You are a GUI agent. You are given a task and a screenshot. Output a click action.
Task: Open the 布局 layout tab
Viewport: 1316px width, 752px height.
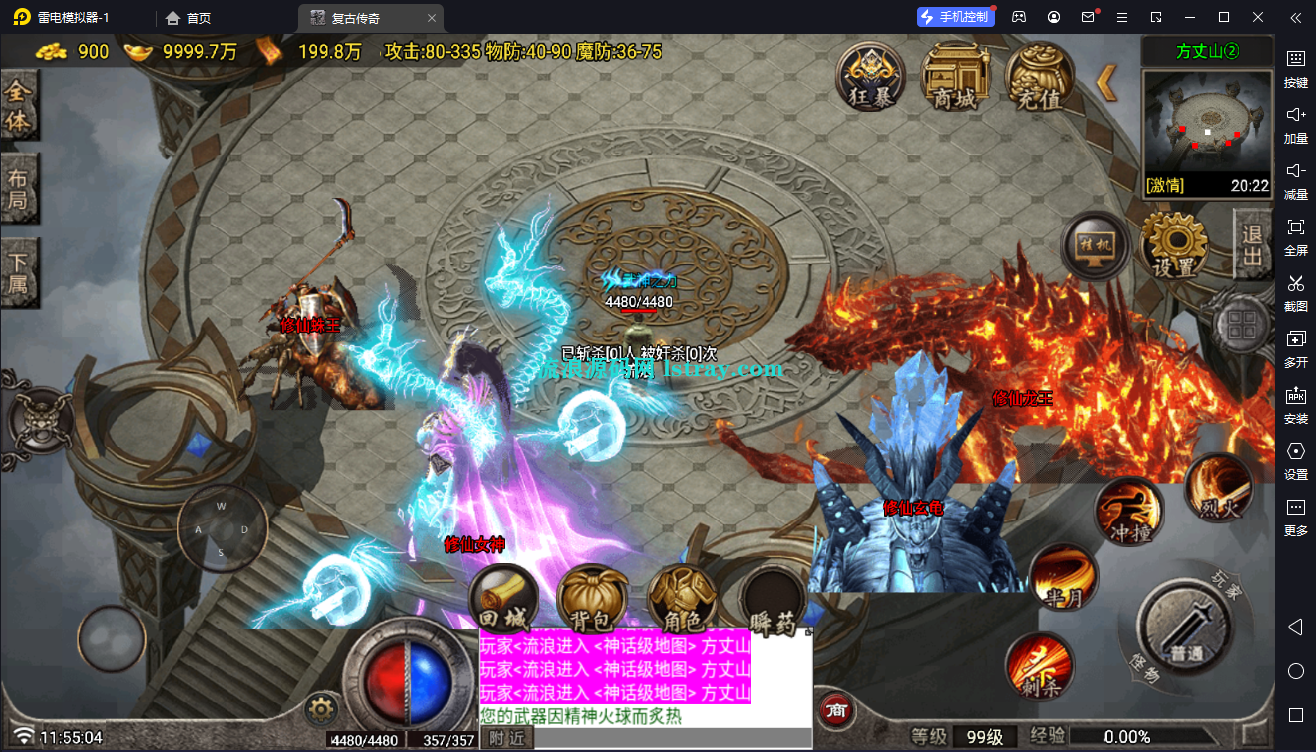(x=19, y=191)
